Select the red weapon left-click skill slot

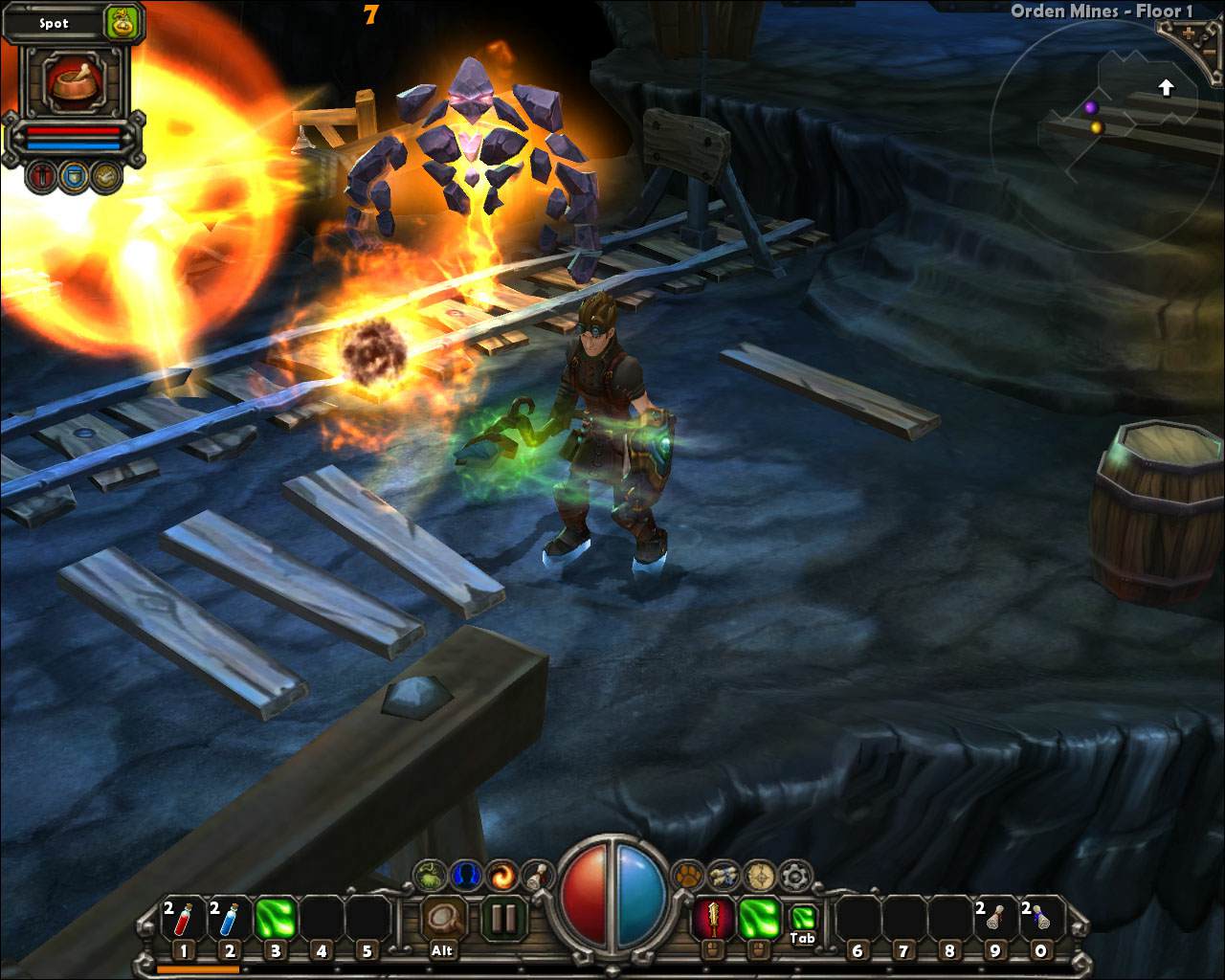[x=712, y=921]
